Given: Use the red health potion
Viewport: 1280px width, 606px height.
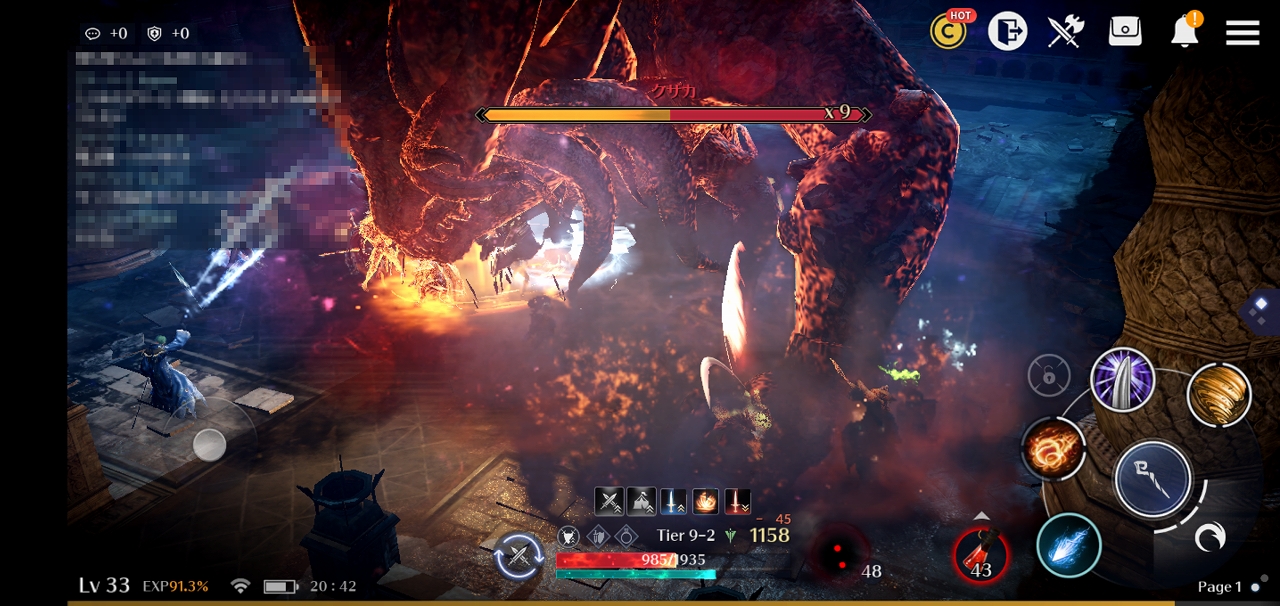Looking at the screenshot, I should pyautogui.click(x=980, y=556).
